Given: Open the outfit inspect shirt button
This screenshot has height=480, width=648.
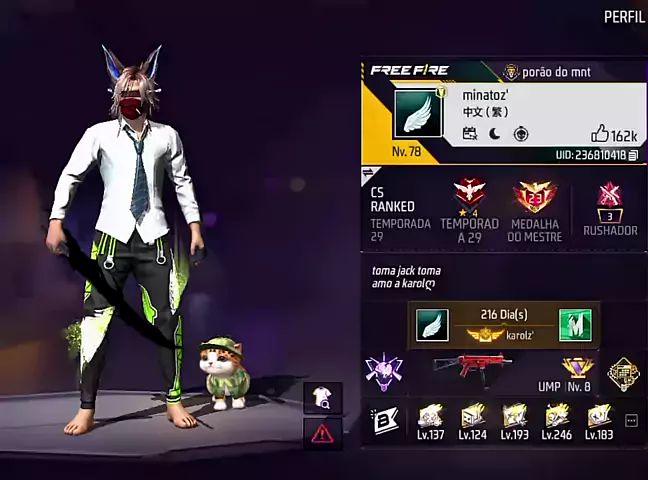Looking at the screenshot, I should point(322,397).
